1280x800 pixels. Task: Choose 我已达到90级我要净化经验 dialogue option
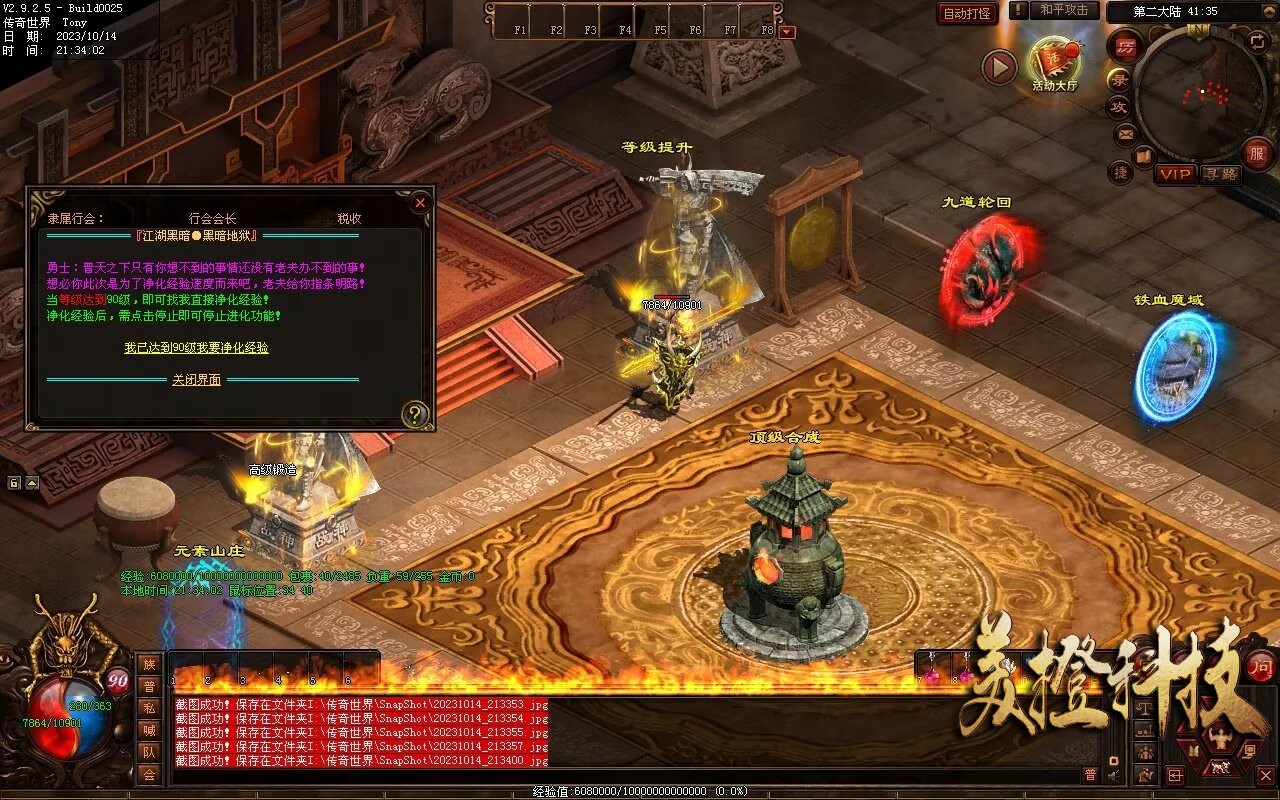pyautogui.click(x=196, y=348)
